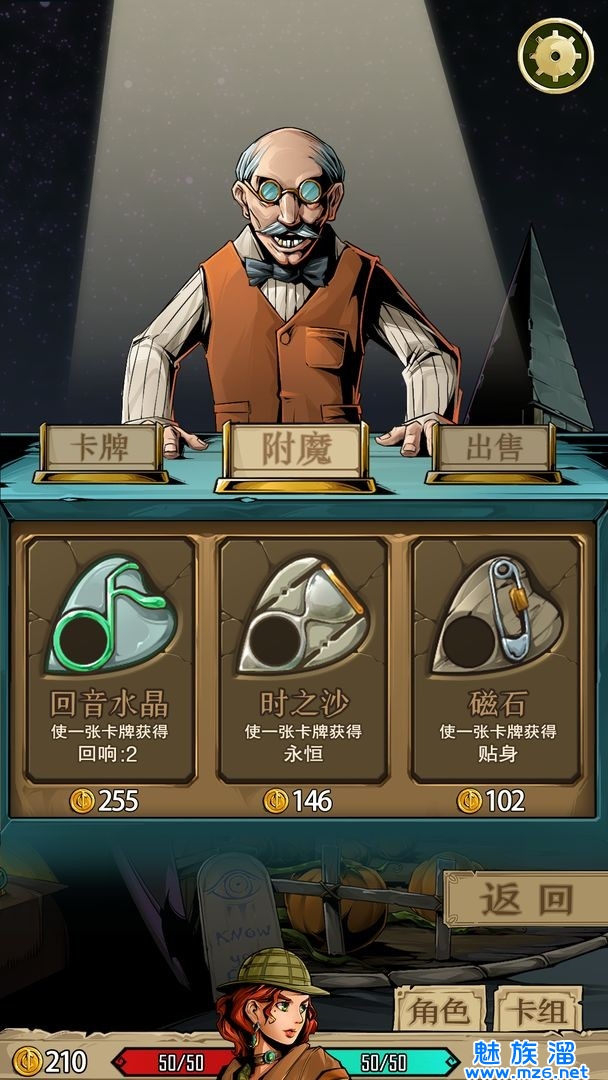Click the 返回 back button

524,899
